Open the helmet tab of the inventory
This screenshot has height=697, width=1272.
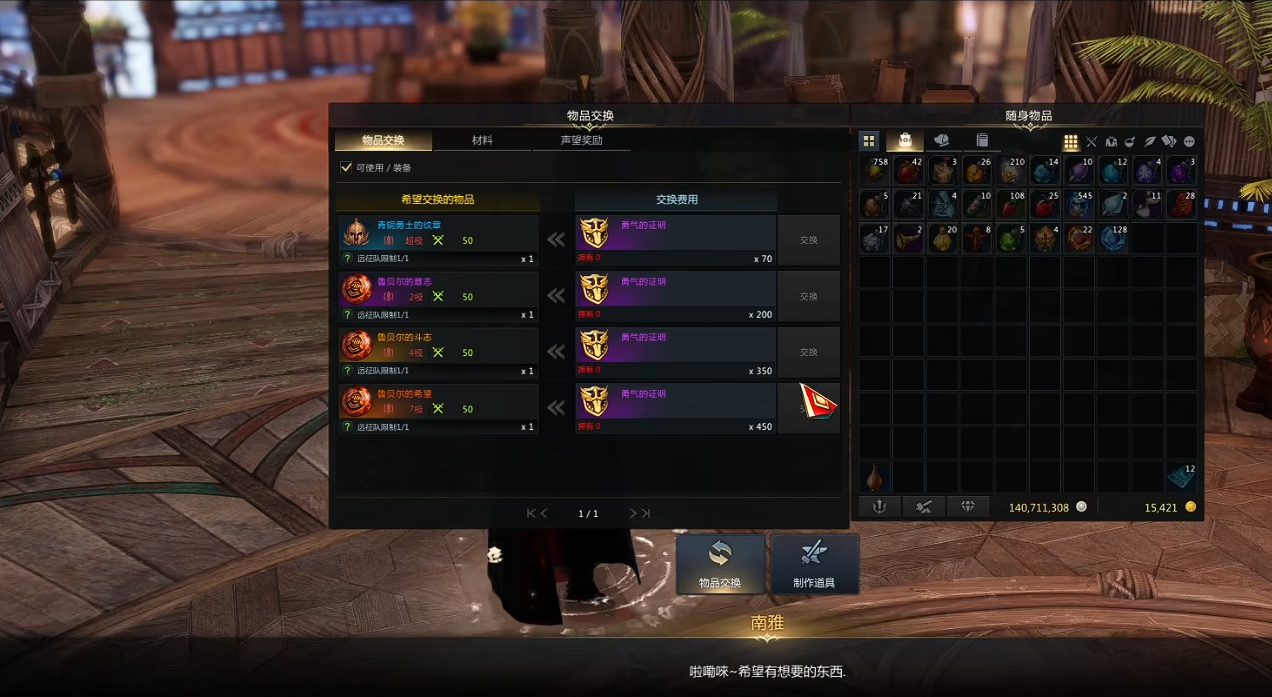coord(941,141)
